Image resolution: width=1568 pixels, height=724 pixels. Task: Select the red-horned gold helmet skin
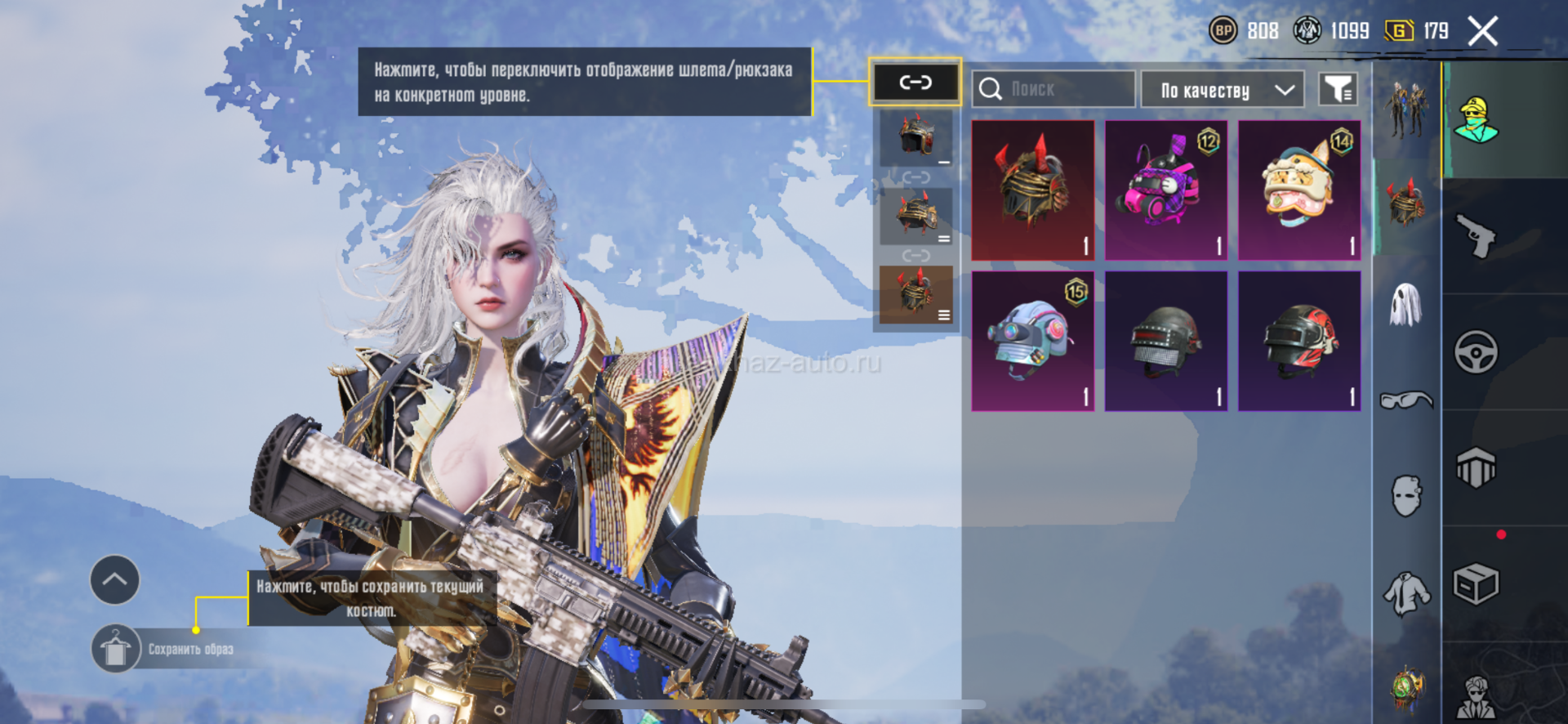1033,190
